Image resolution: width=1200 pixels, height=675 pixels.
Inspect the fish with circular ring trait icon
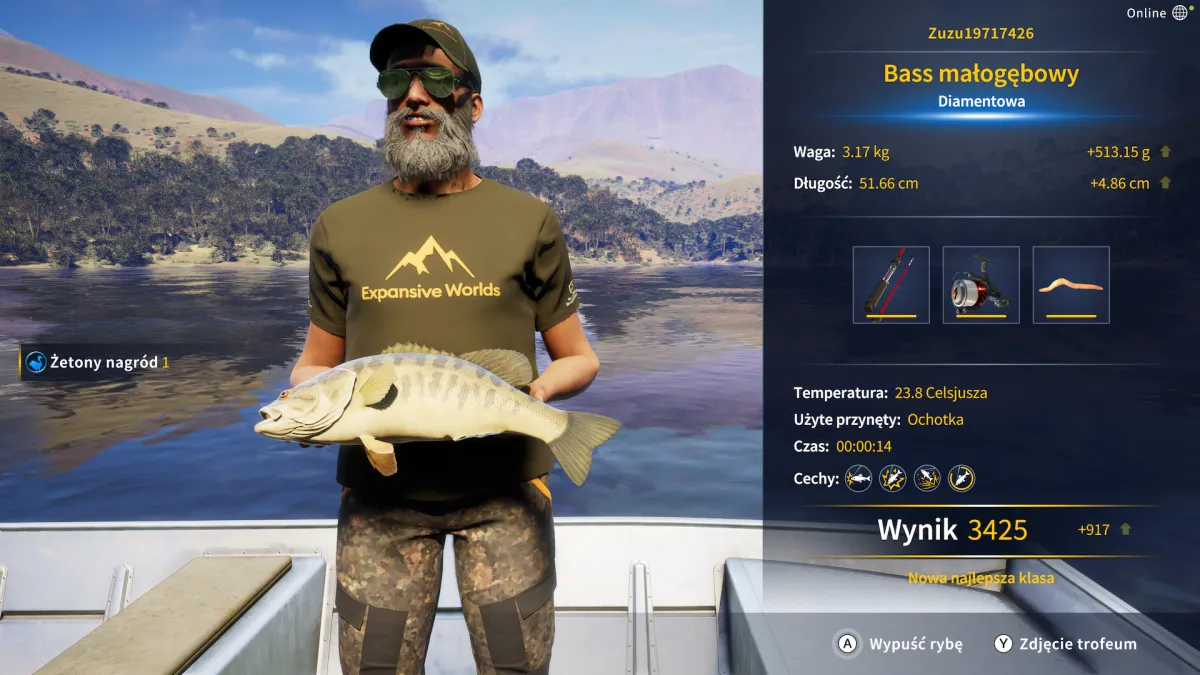pos(961,479)
